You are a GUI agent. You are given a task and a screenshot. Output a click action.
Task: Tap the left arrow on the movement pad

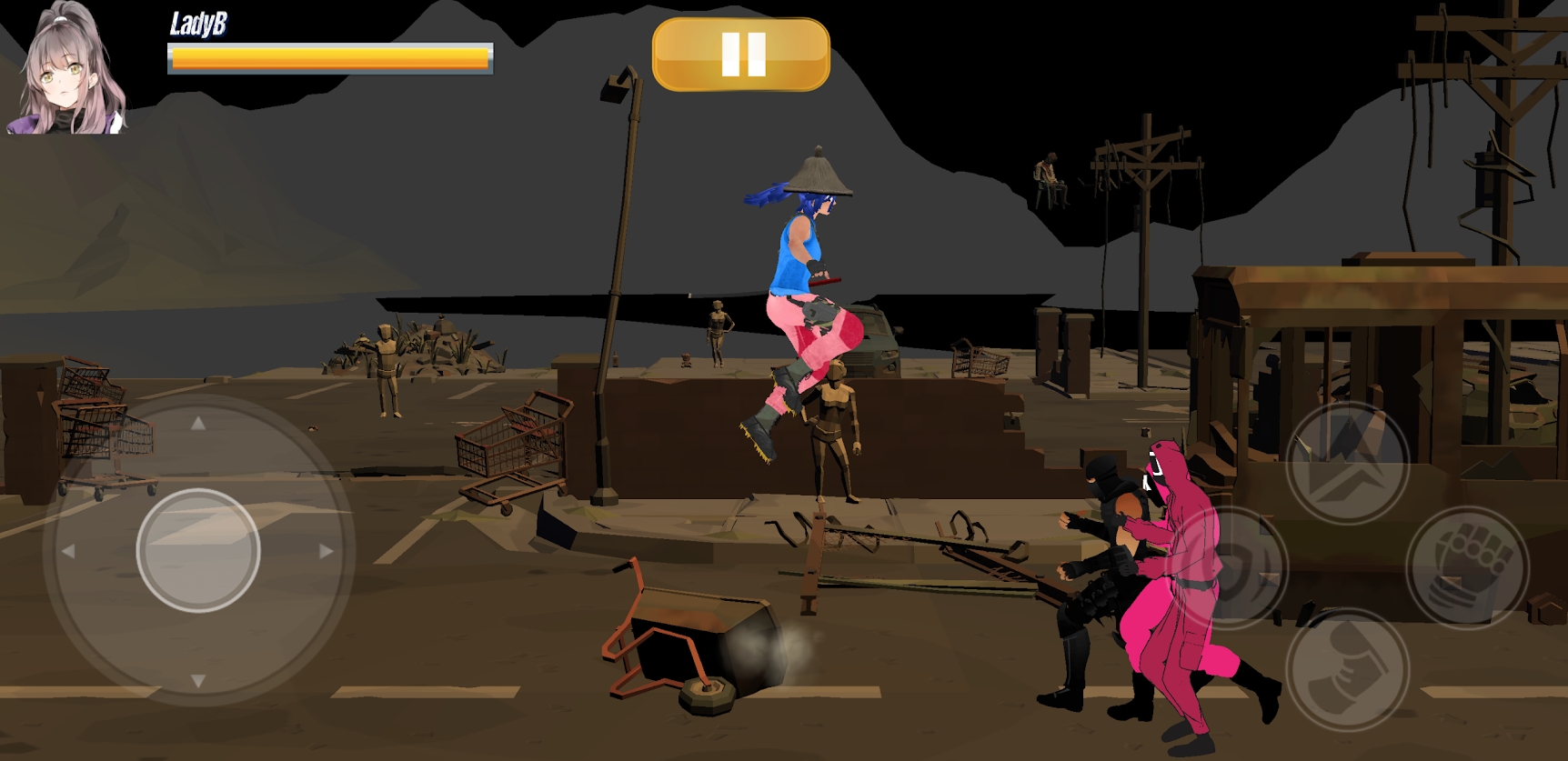point(71,550)
